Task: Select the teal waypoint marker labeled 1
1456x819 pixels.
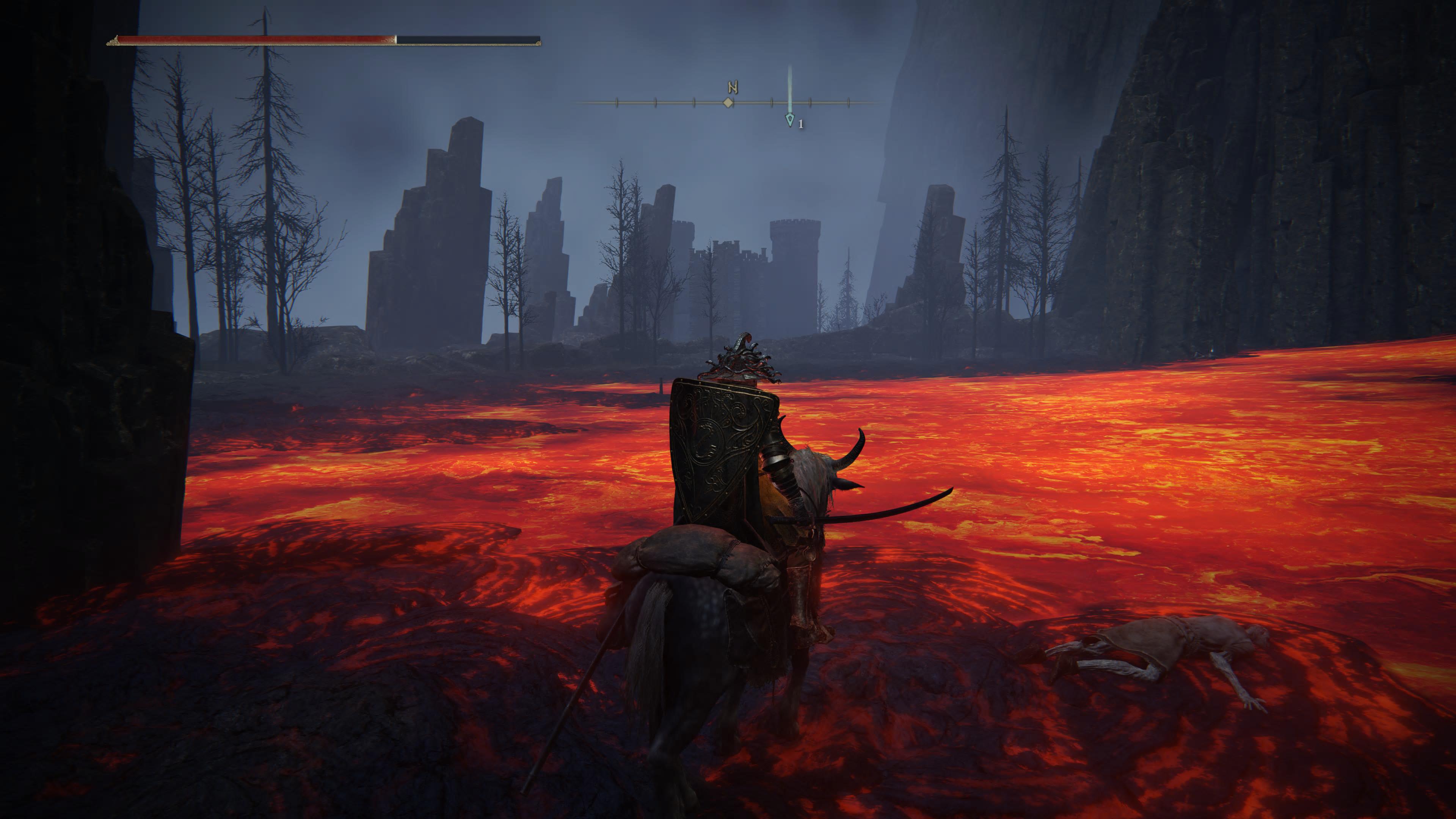Action: (x=789, y=120)
